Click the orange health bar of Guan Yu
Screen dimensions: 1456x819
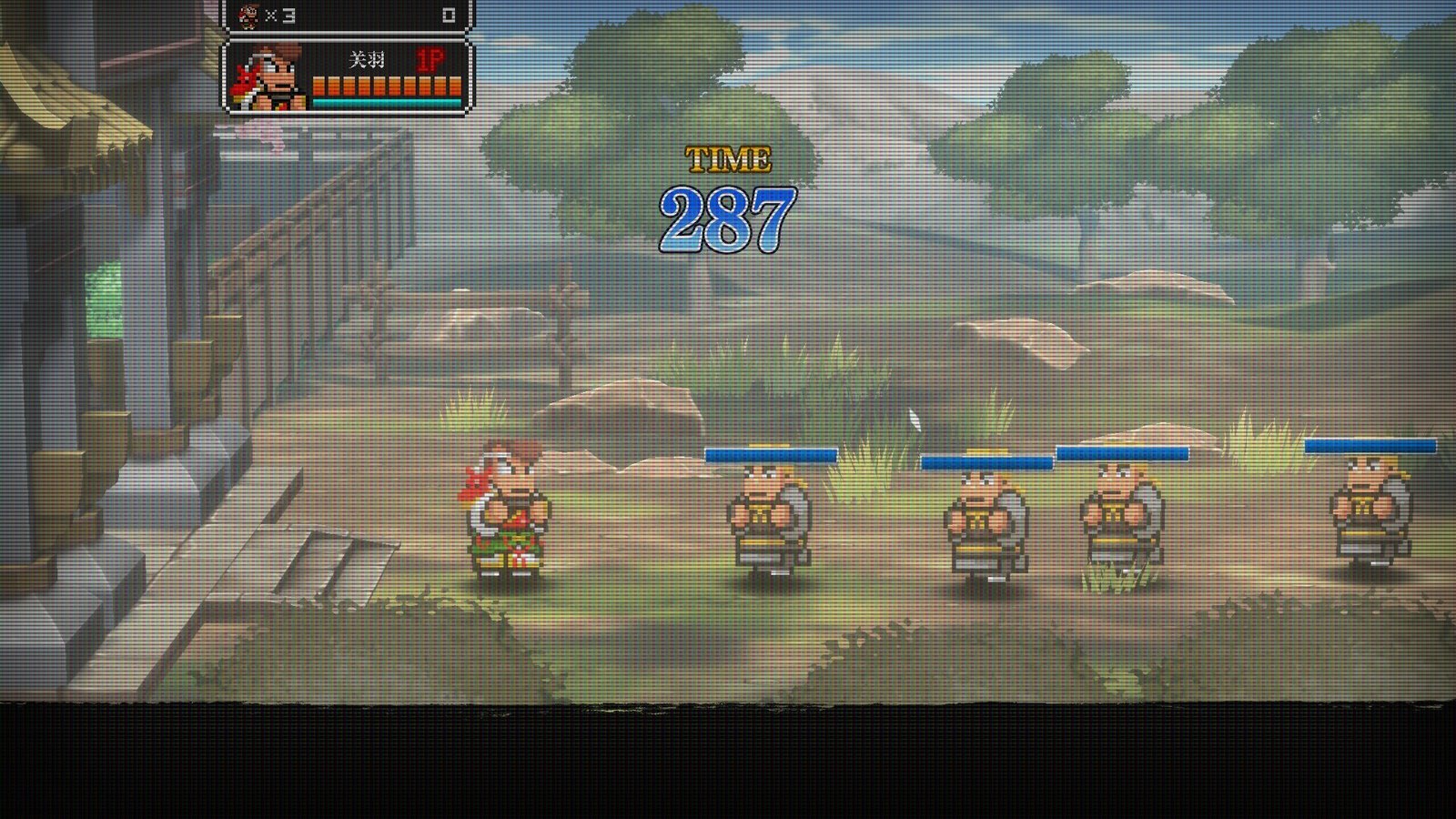[387, 86]
